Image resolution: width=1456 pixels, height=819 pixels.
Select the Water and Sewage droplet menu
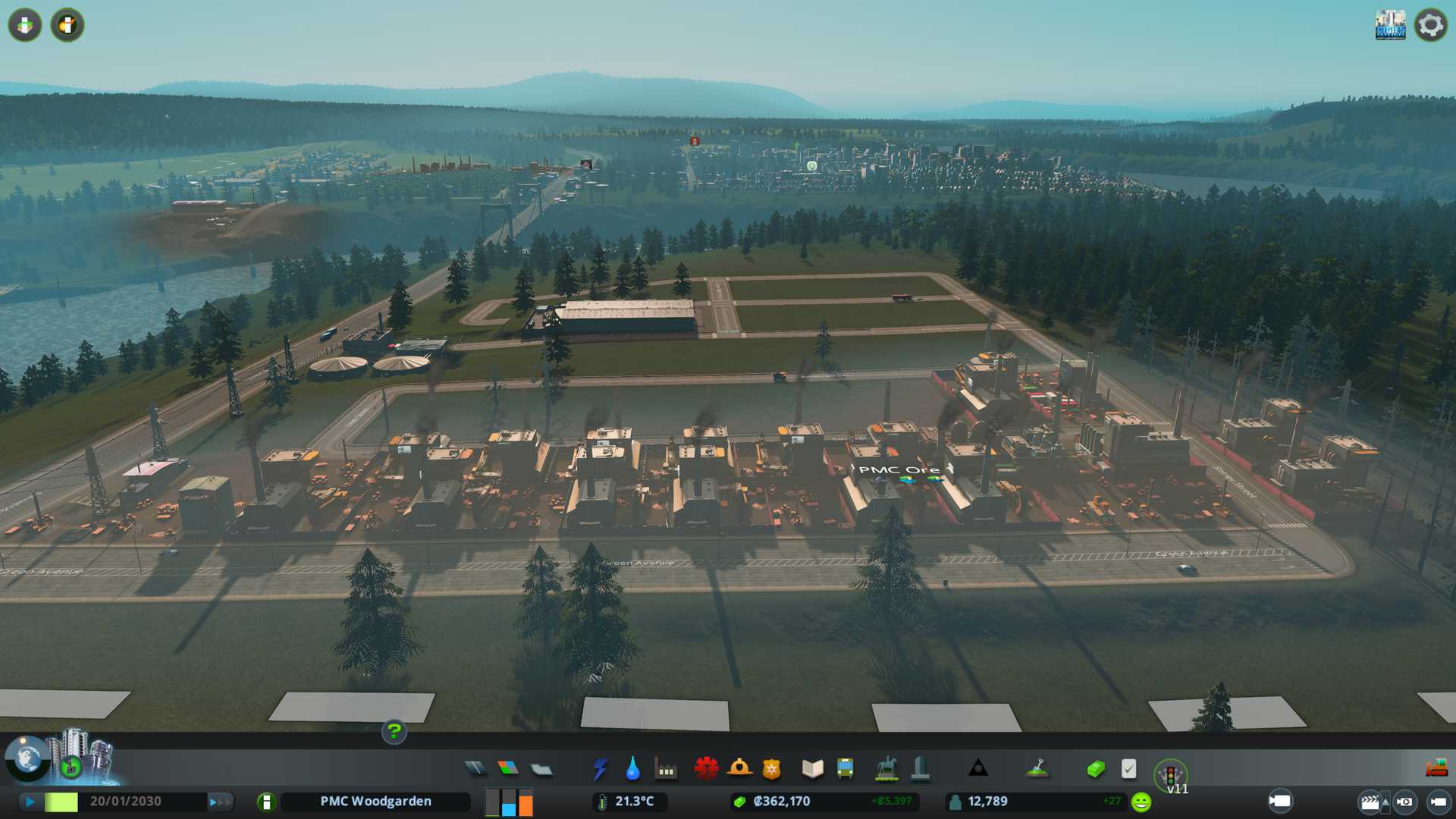[632, 769]
